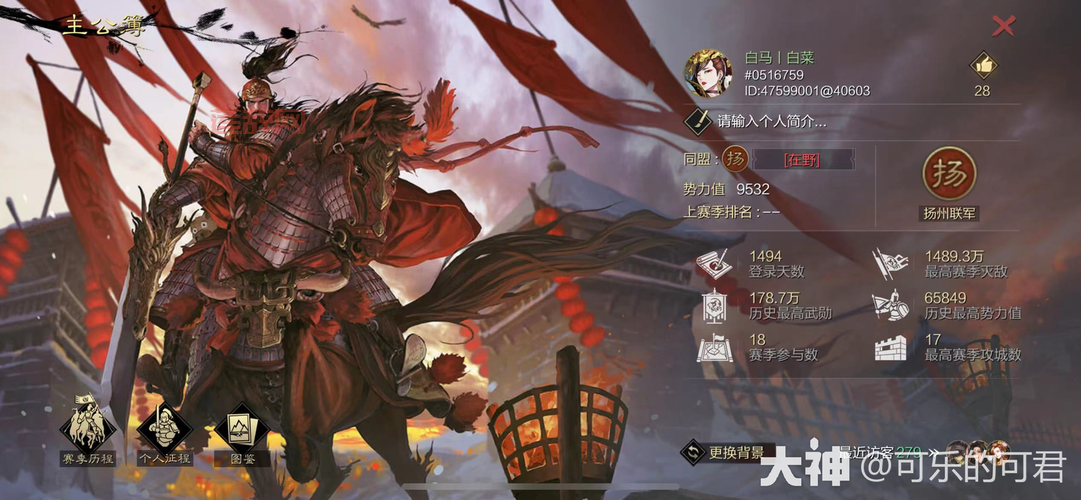
Task: Select the 在野 alliance status tag
Action: pyautogui.click(x=802, y=159)
